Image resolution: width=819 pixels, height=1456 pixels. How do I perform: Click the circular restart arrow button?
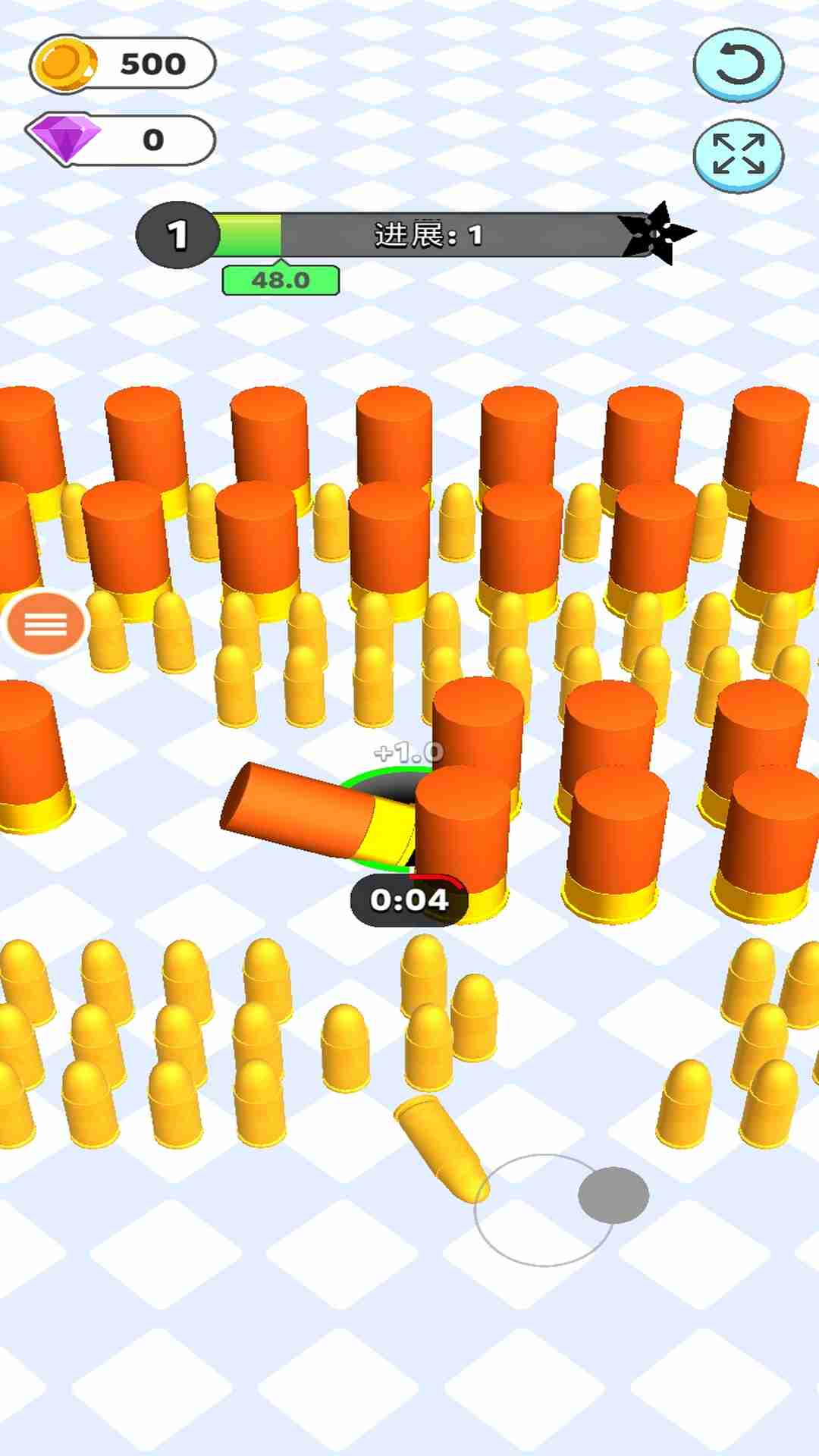point(738,64)
